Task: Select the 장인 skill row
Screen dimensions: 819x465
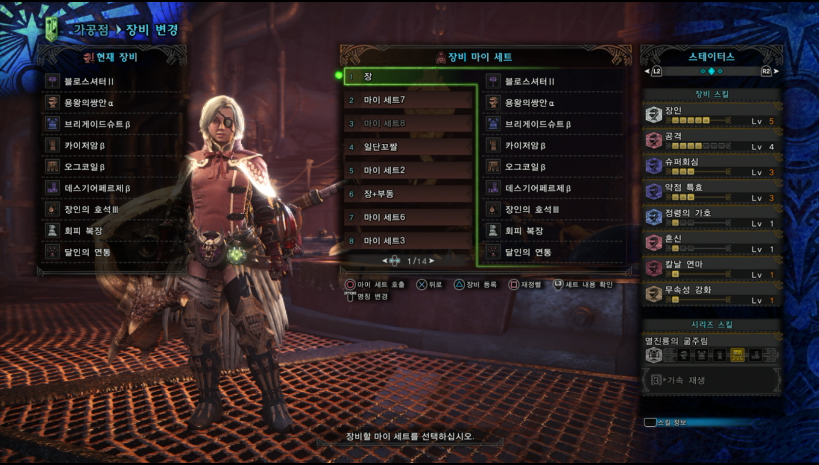Action: tap(710, 116)
